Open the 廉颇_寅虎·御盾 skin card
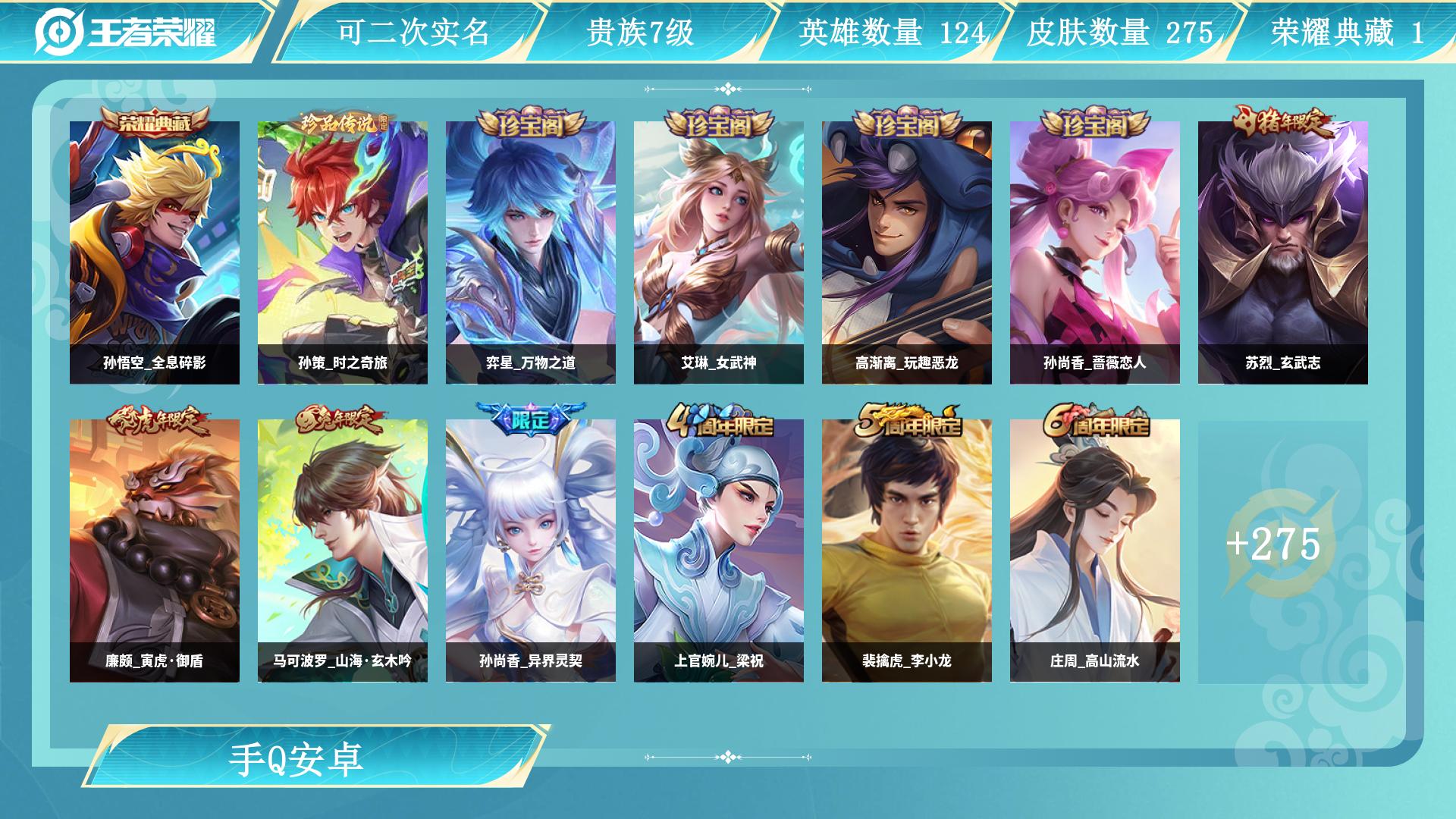The height and width of the screenshot is (819, 1456). (x=155, y=551)
